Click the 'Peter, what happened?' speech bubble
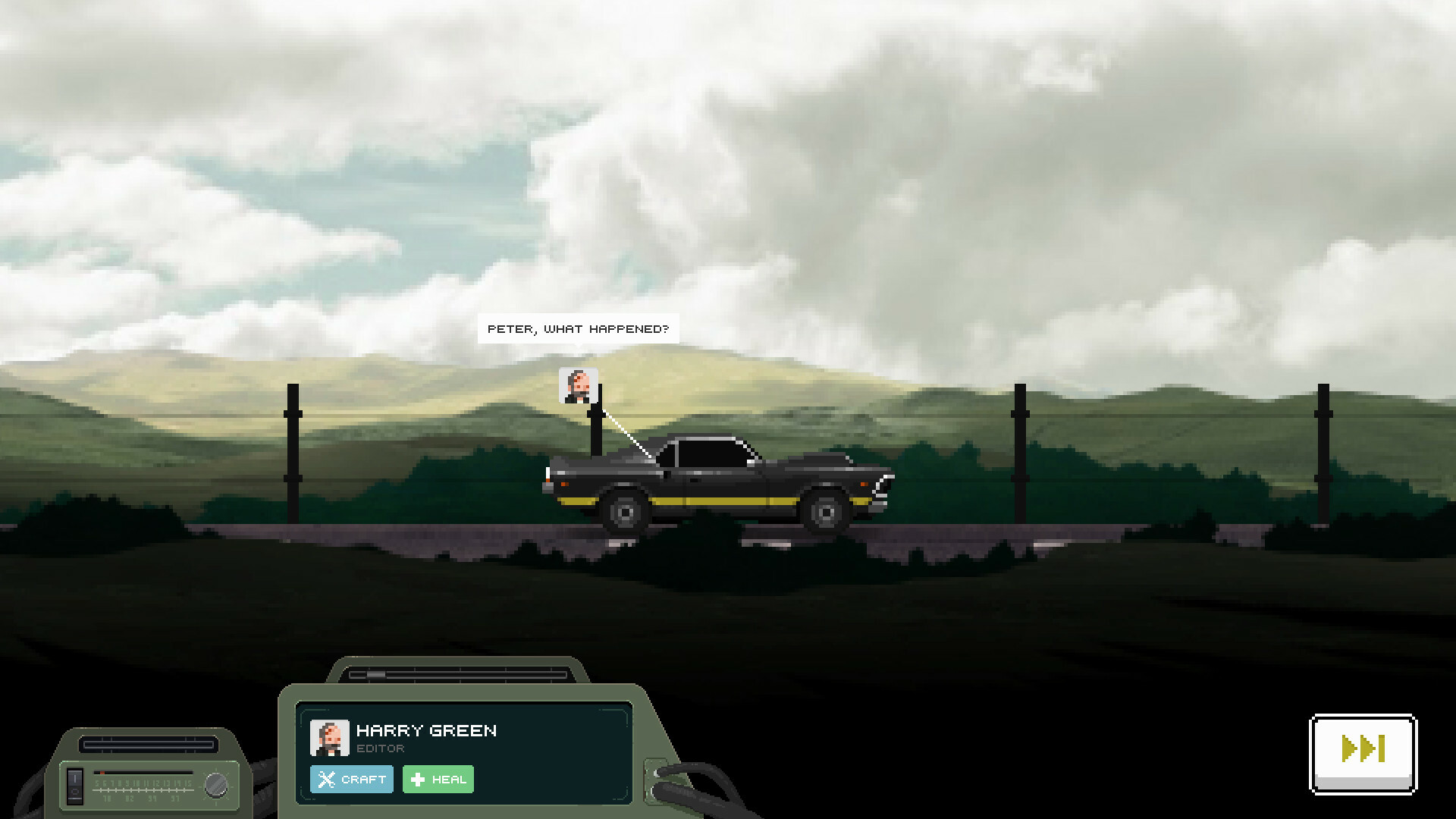1456x819 pixels. (579, 328)
